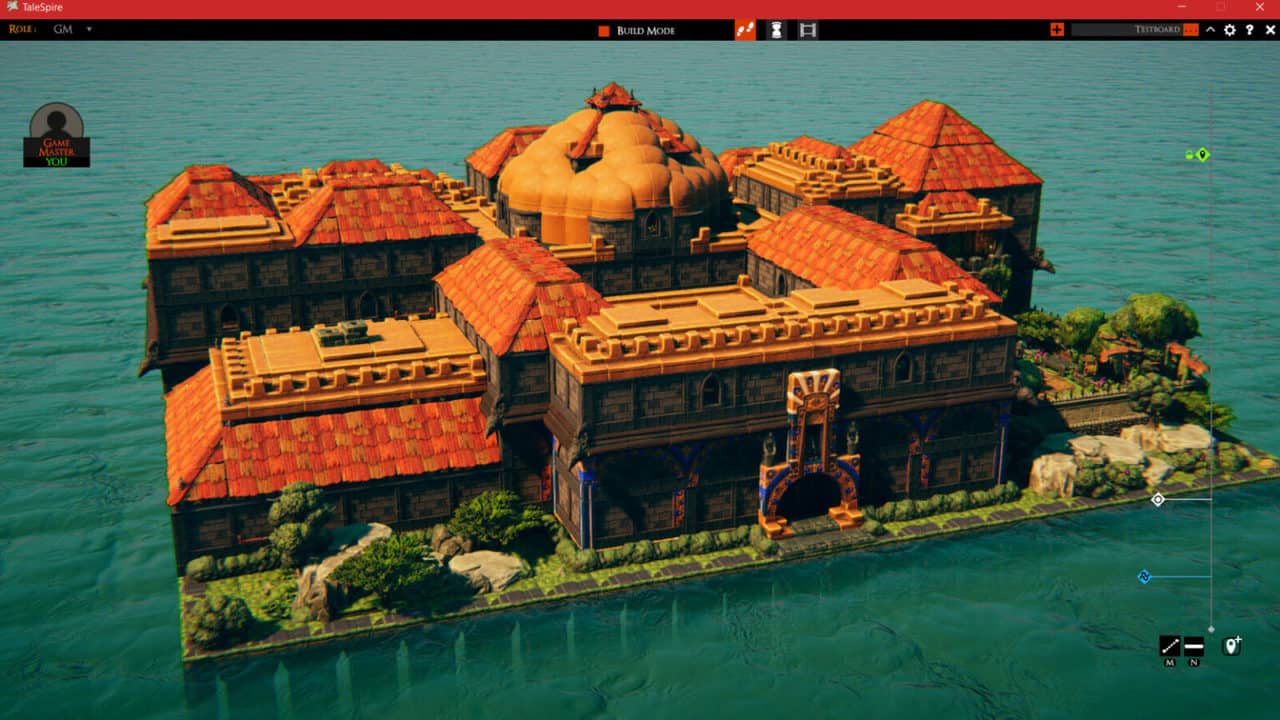Activate the film strip cutscene icon
The image size is (1280, 720).
(808, 30)
